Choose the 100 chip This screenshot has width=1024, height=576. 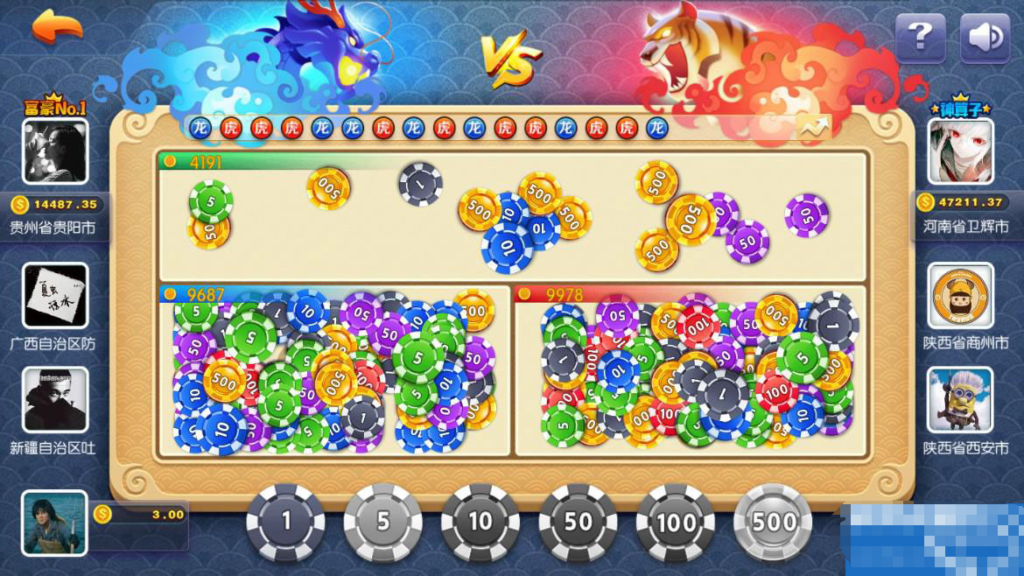676,522
